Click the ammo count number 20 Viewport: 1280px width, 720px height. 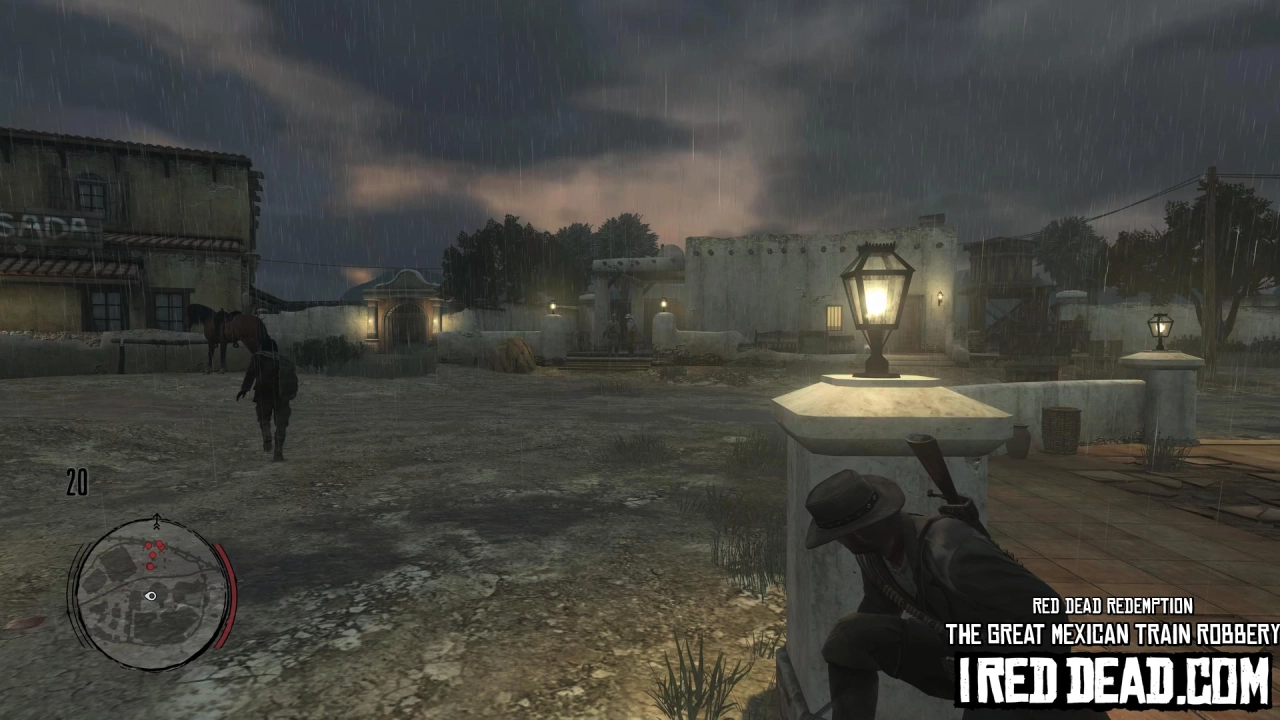[x=77, y=484]
